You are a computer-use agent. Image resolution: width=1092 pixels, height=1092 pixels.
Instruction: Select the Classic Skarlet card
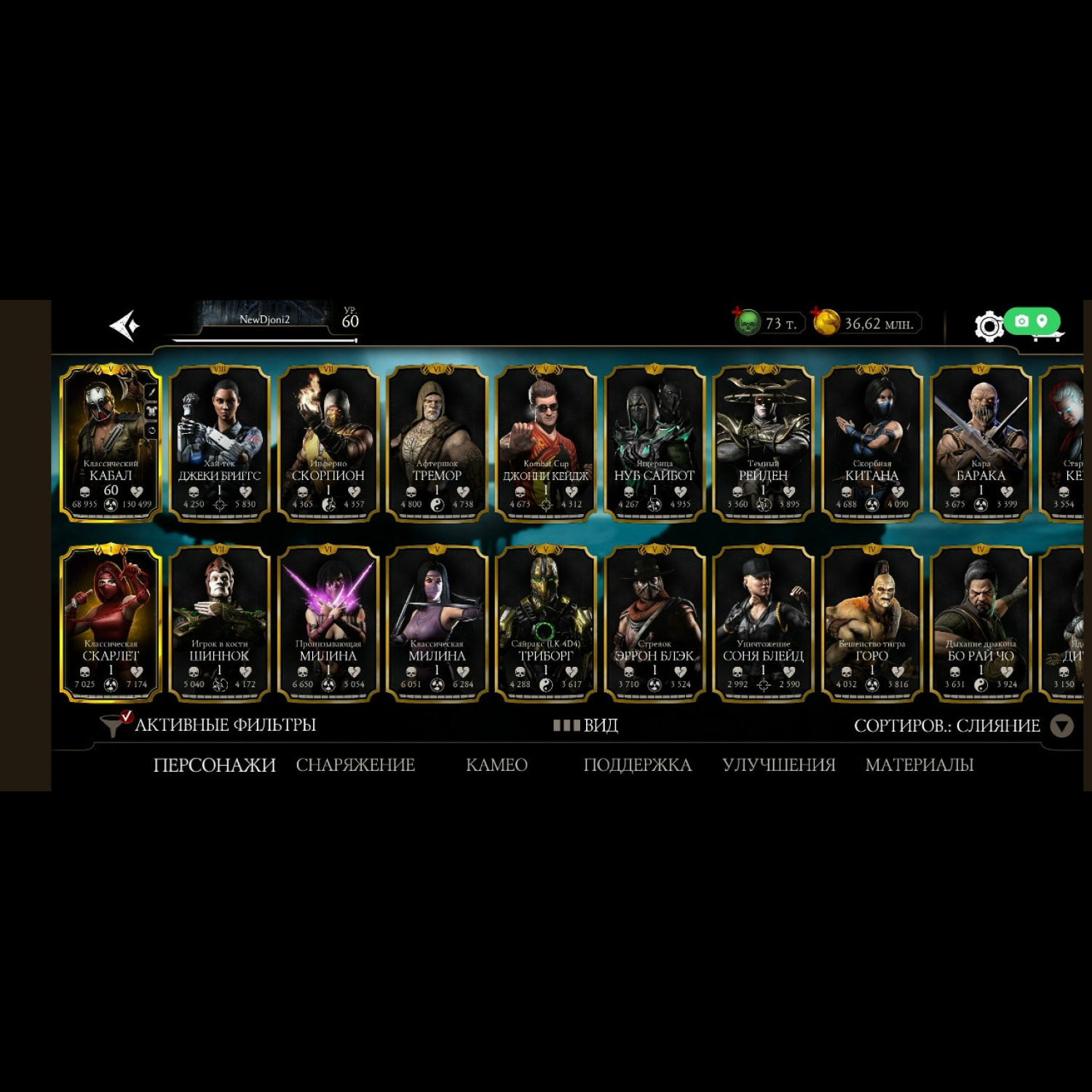click(111, 623)
